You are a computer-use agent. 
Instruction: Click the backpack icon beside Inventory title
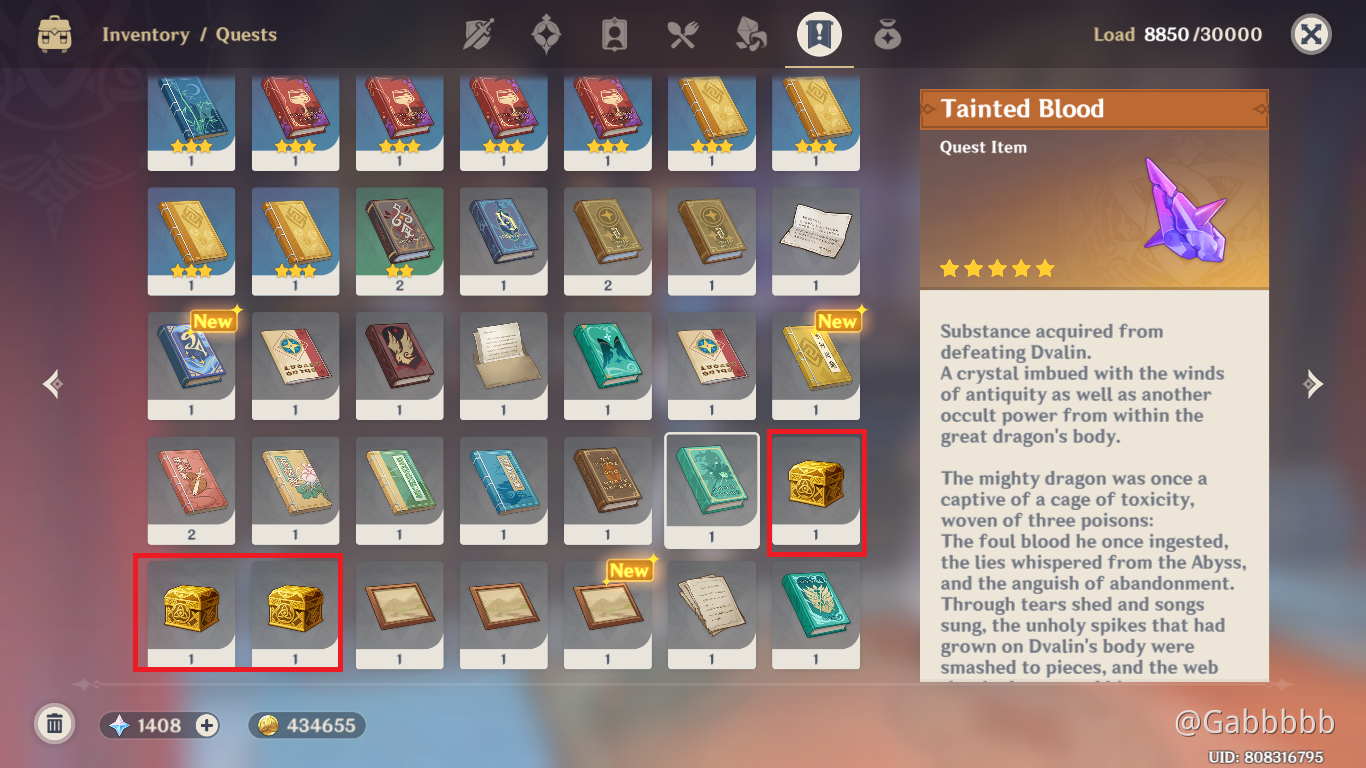point(55,33)
